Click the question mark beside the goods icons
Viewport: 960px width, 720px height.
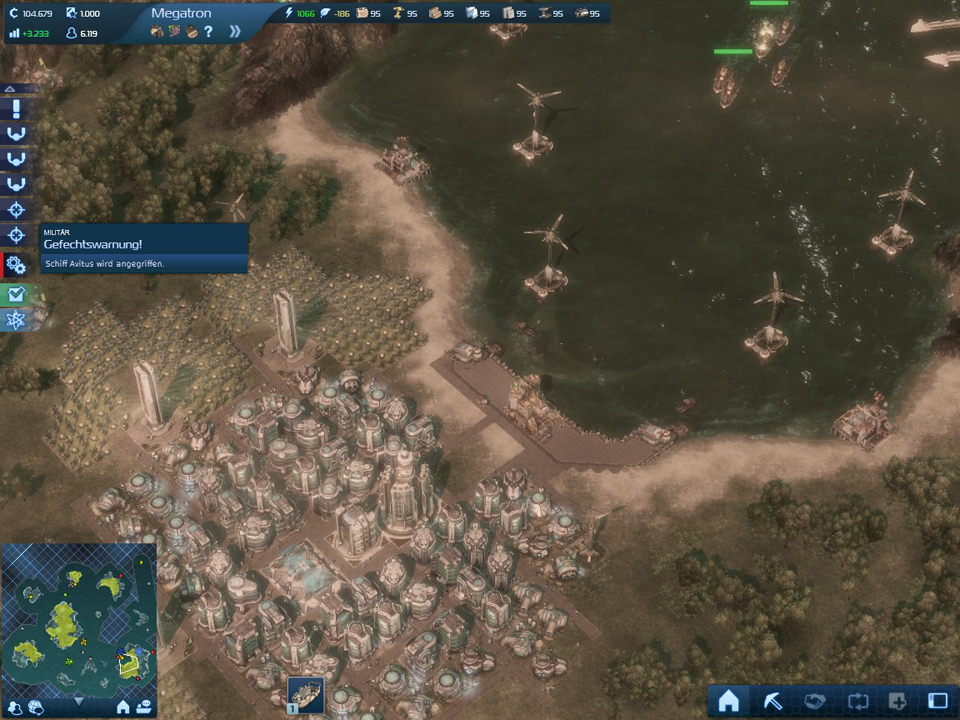tap(208, 31)
